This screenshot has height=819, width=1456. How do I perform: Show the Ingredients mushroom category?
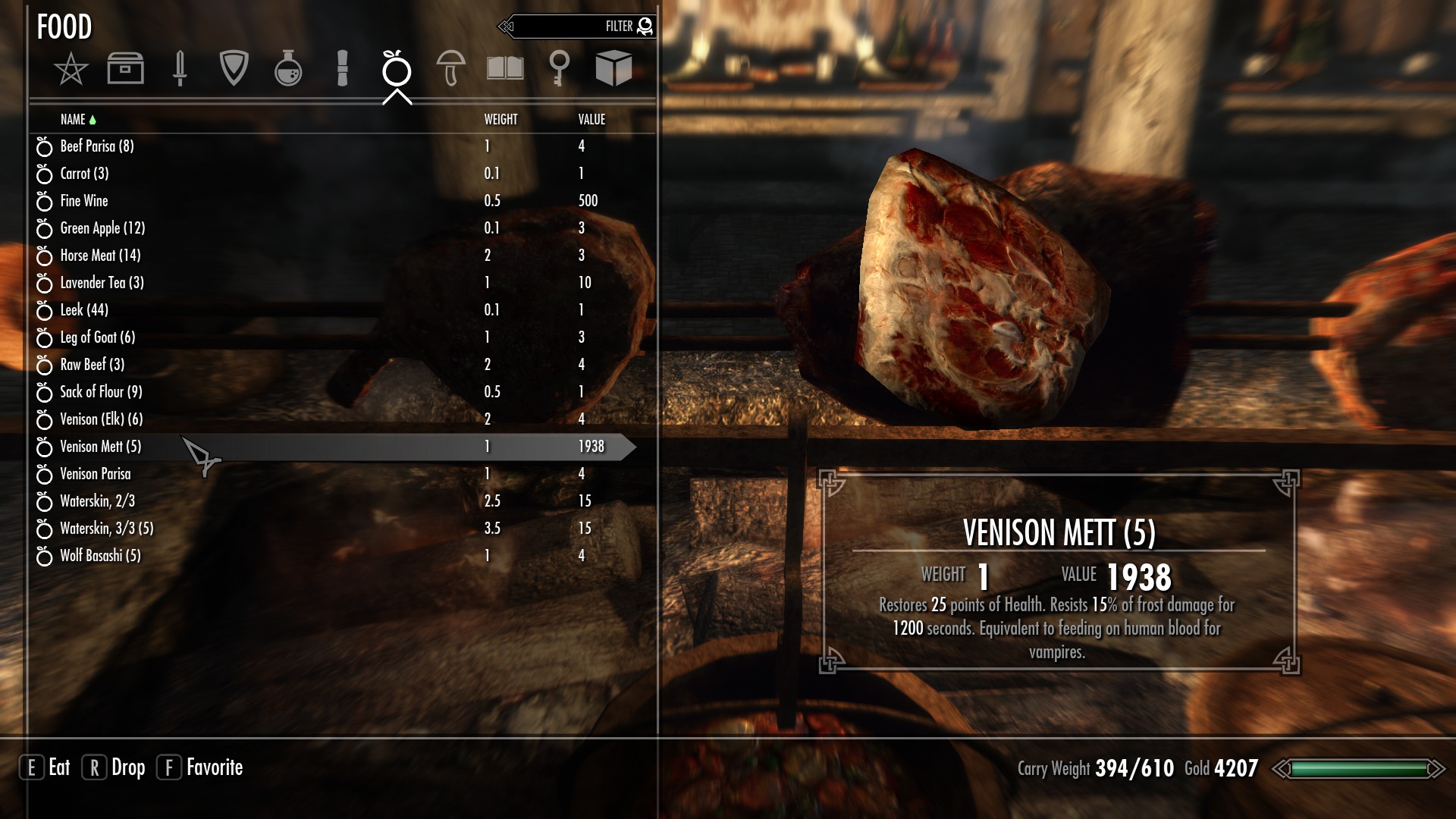450,69
